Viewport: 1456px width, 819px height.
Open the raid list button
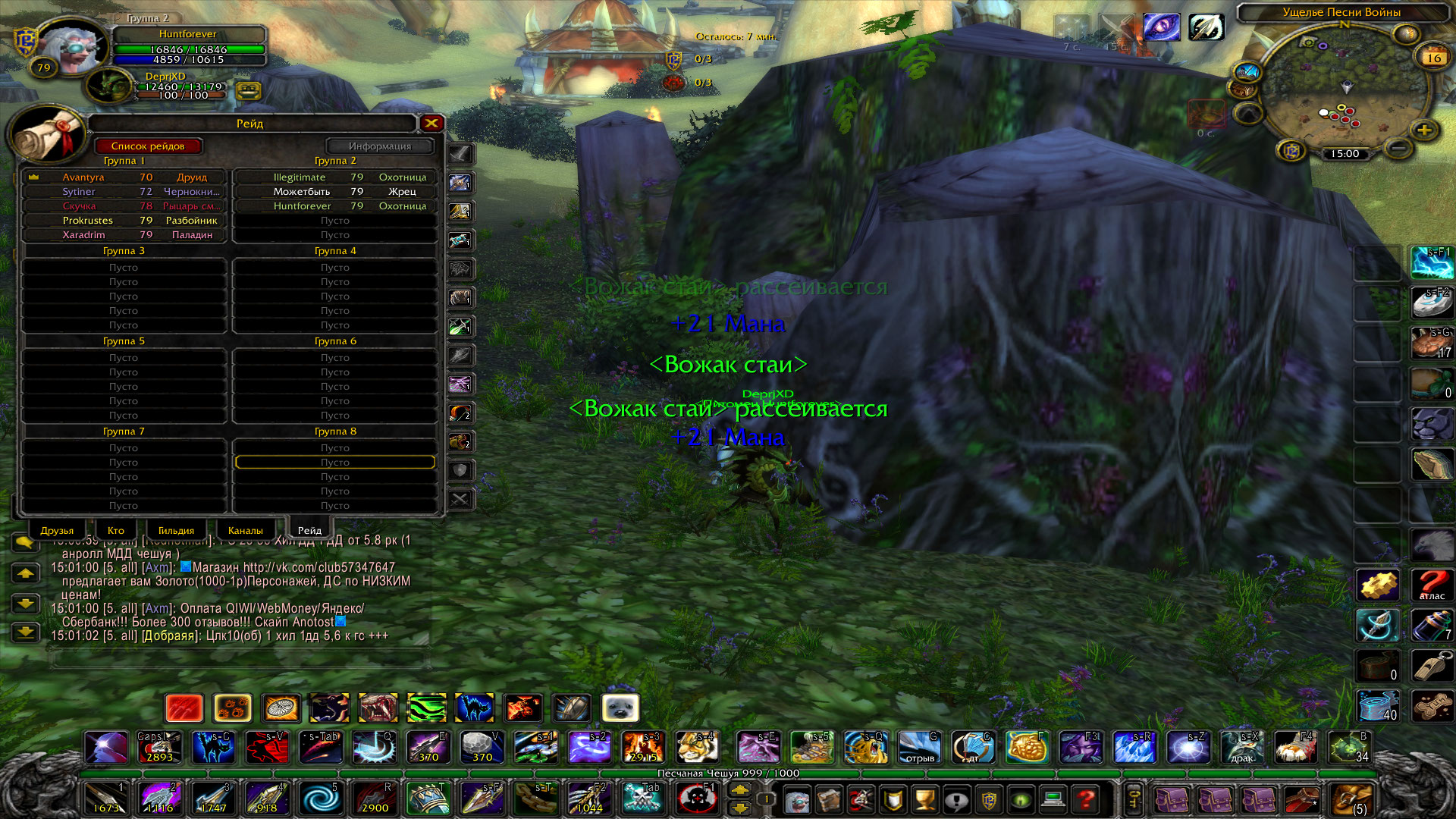click(148, 146)
